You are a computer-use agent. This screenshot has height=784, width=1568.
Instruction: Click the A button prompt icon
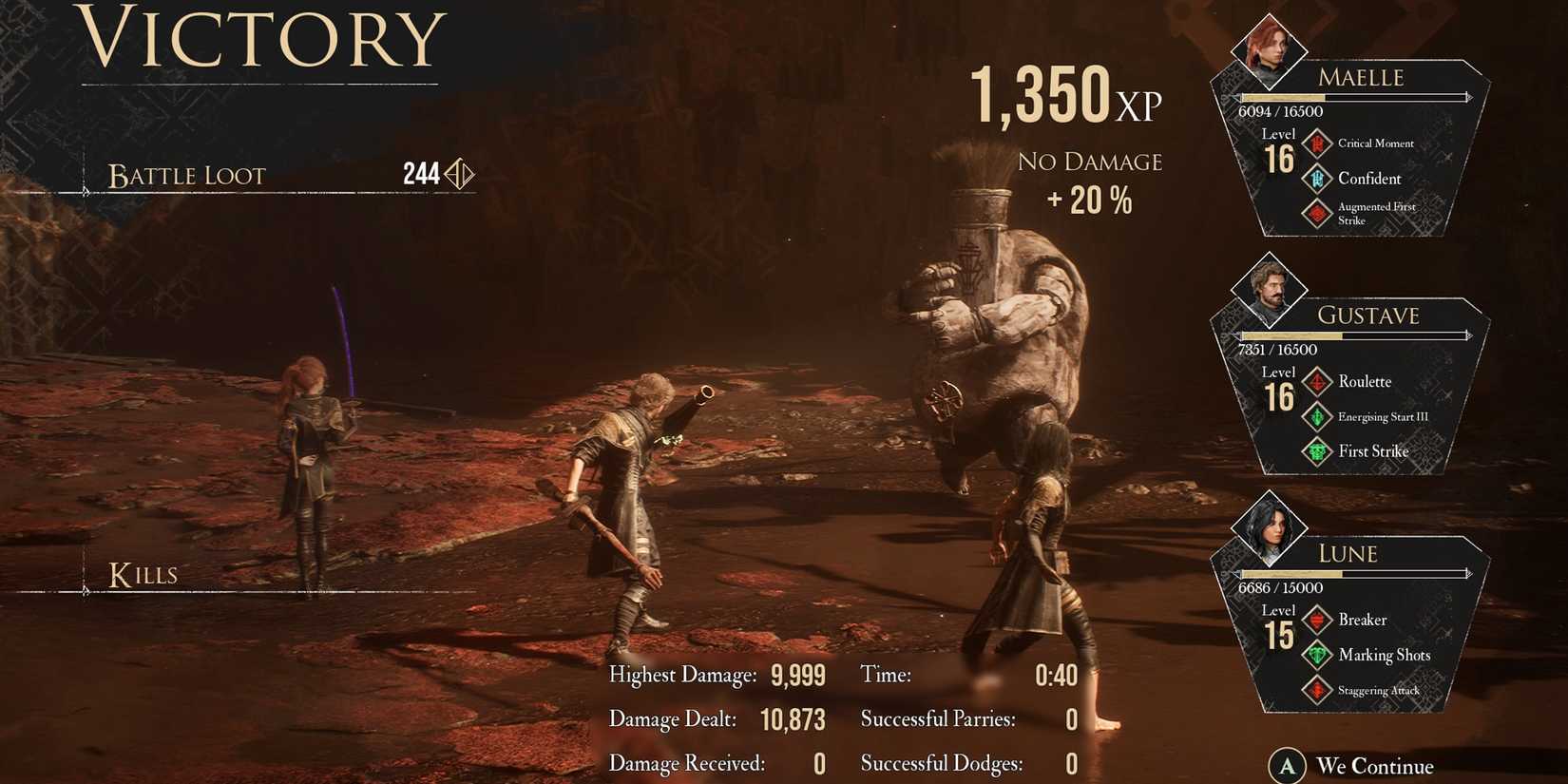[1288, 765]
